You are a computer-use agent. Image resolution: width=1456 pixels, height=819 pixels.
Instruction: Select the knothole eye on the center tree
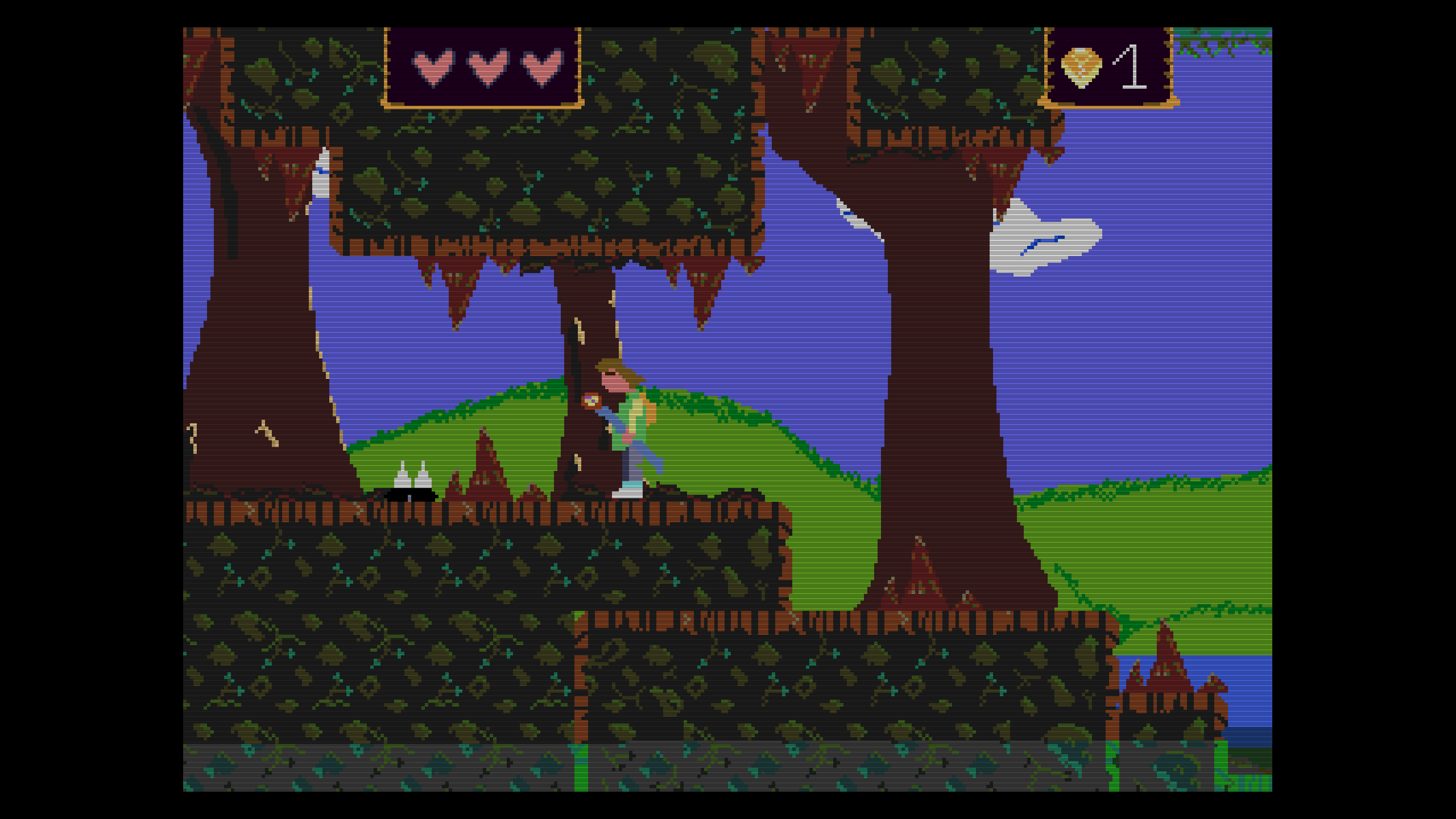(591, 399)
